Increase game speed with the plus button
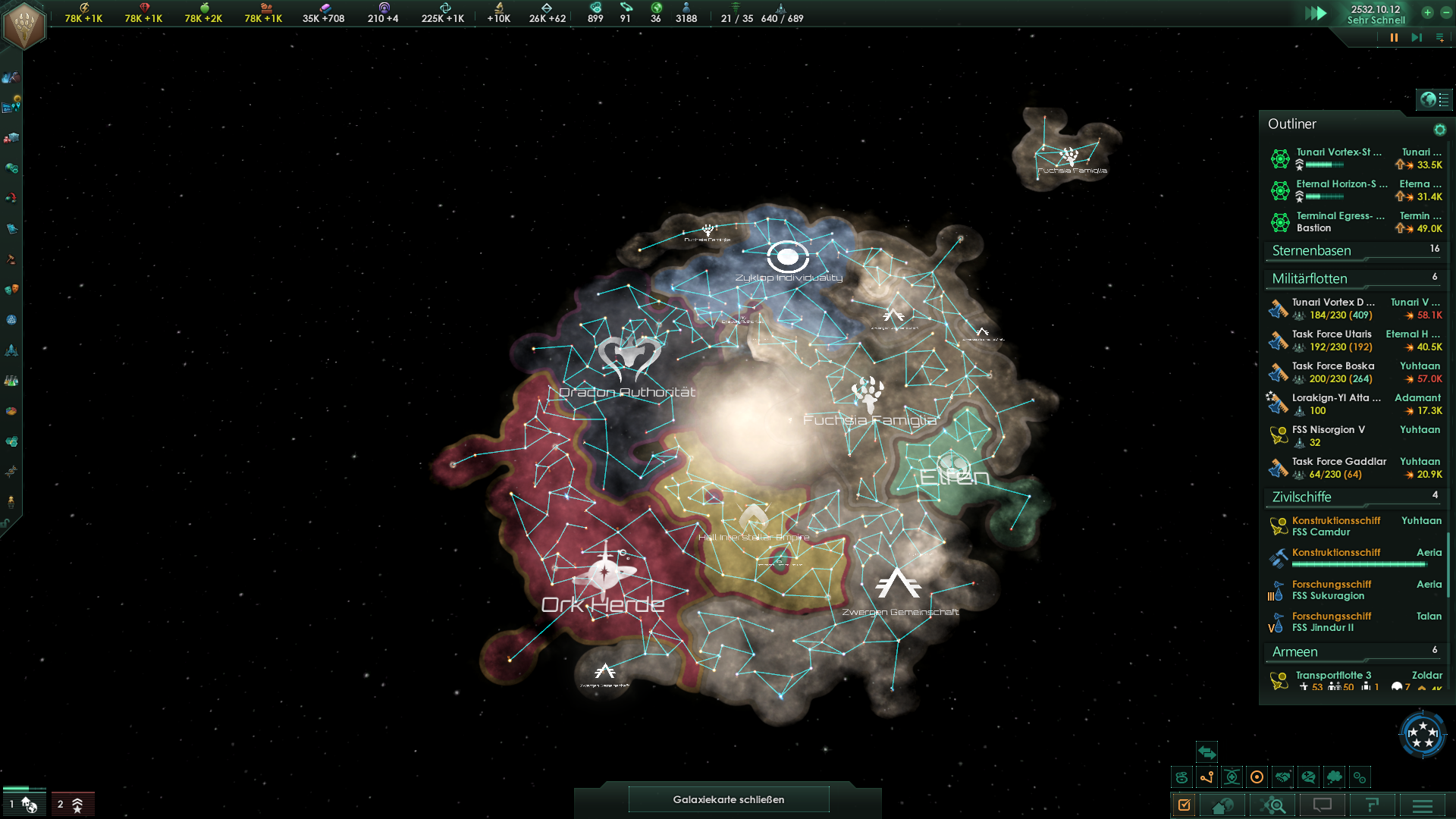This screenshot has width=1456, height=819. coord(1427,12)
